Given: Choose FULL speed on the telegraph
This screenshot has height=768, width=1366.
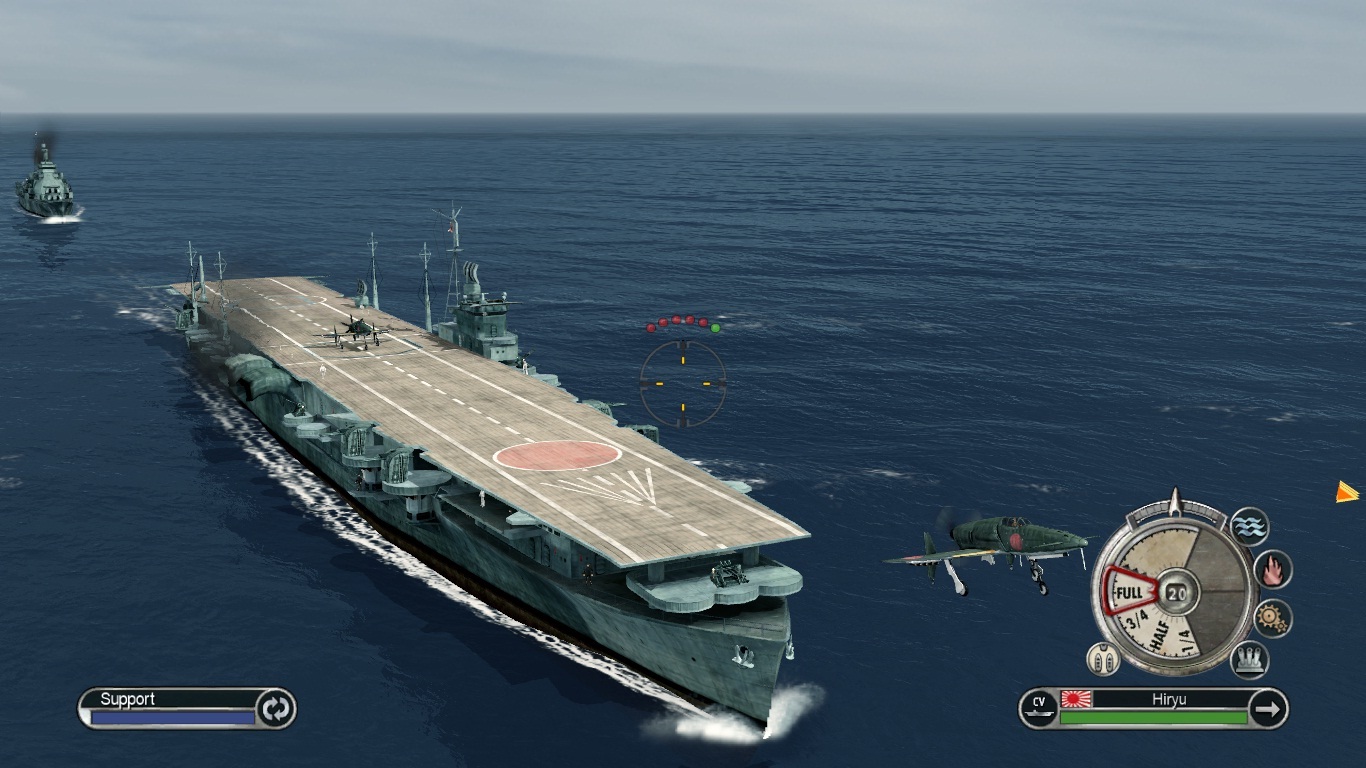Looking at the screenshot, I should (x=1129, y=591).
